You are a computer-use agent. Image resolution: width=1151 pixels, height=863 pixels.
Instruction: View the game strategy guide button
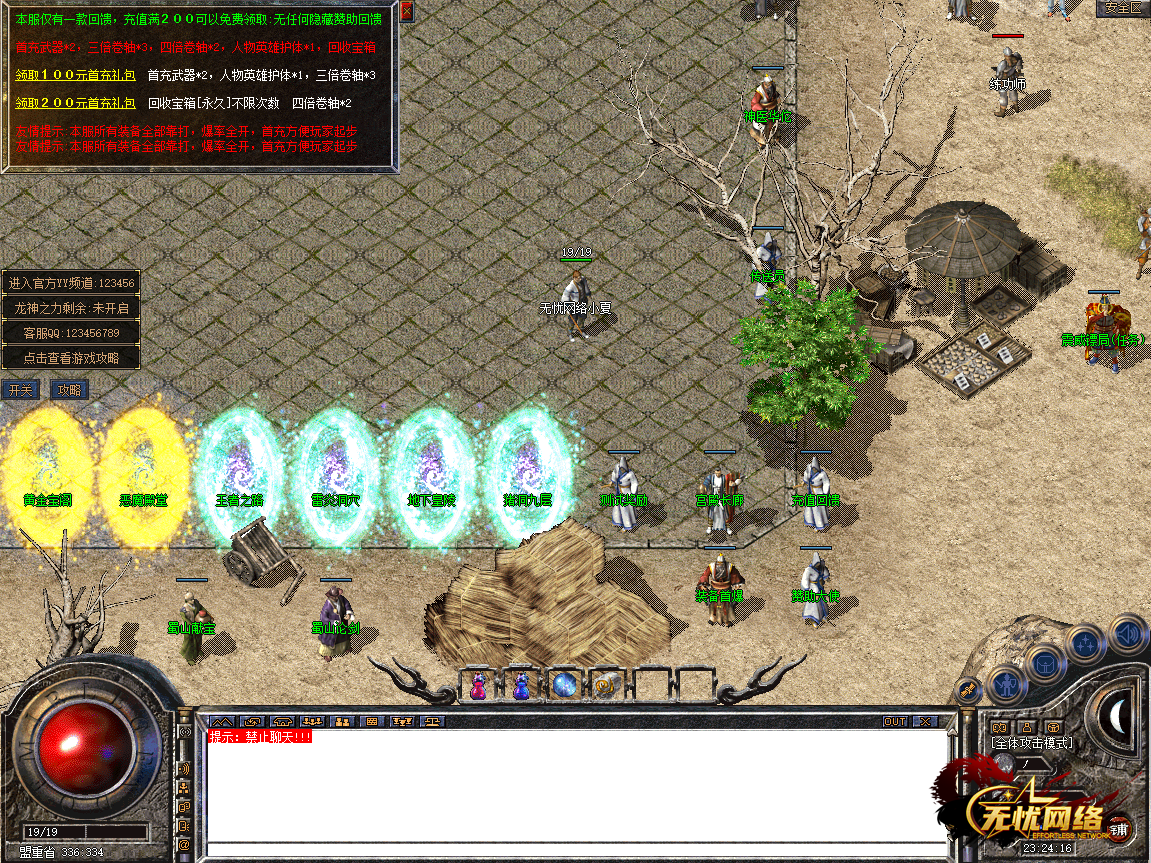click(71, 358)
